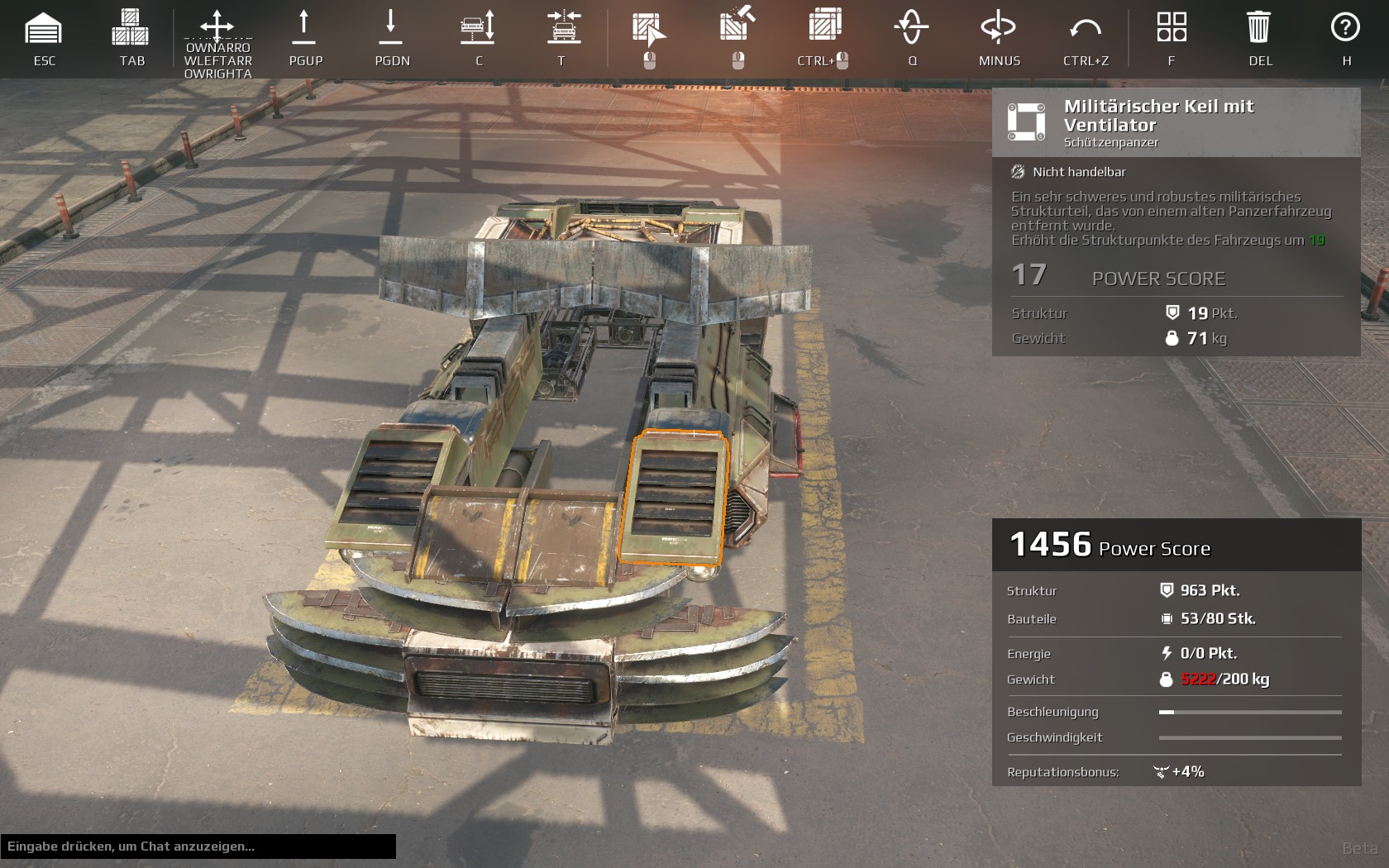Delete the selected part with trash can
This screenshot has height=868, width=1389.
coord(1258,27)
